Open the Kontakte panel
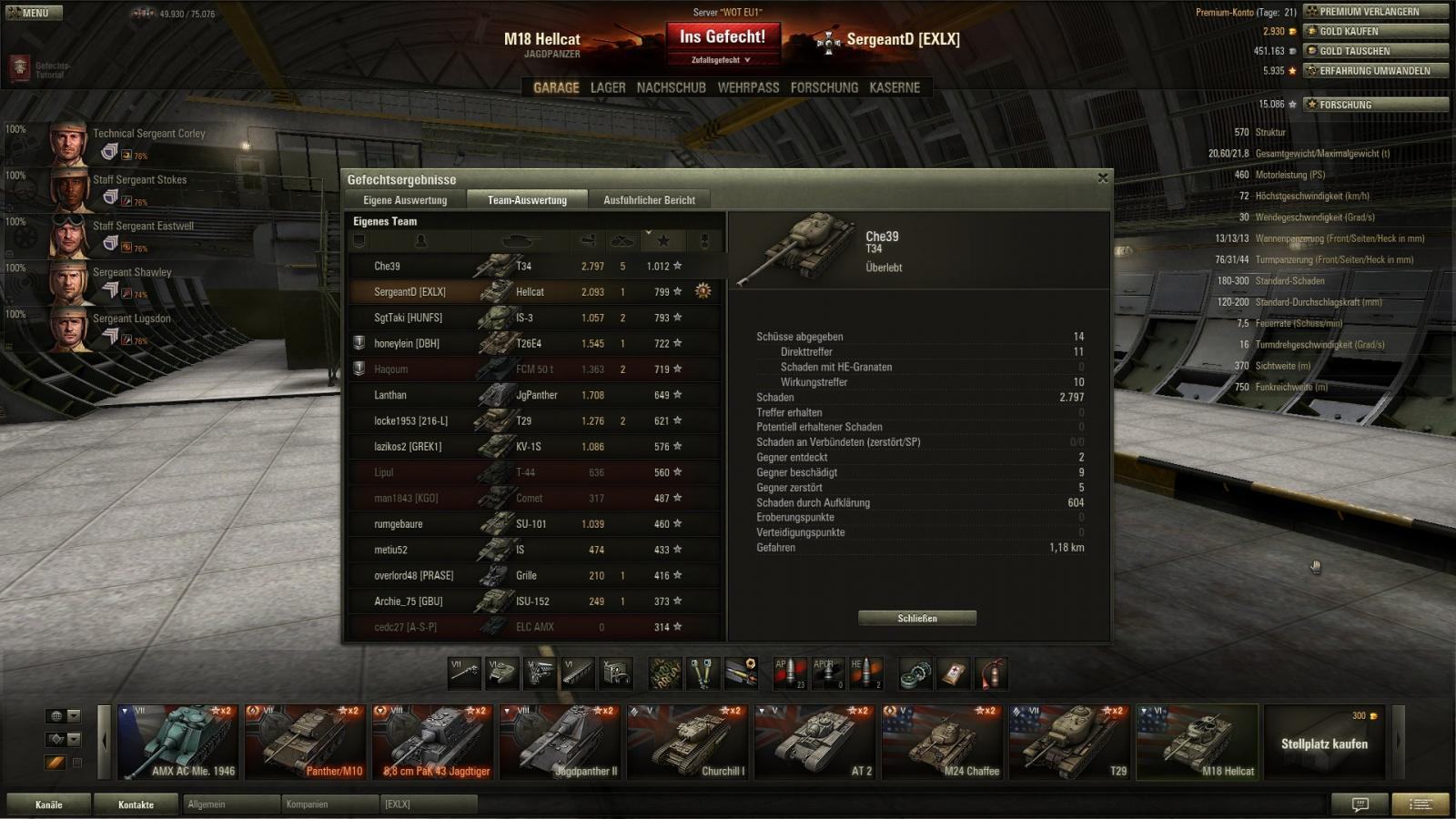This screenshot has height=819, width=1456. coord(136,804)
